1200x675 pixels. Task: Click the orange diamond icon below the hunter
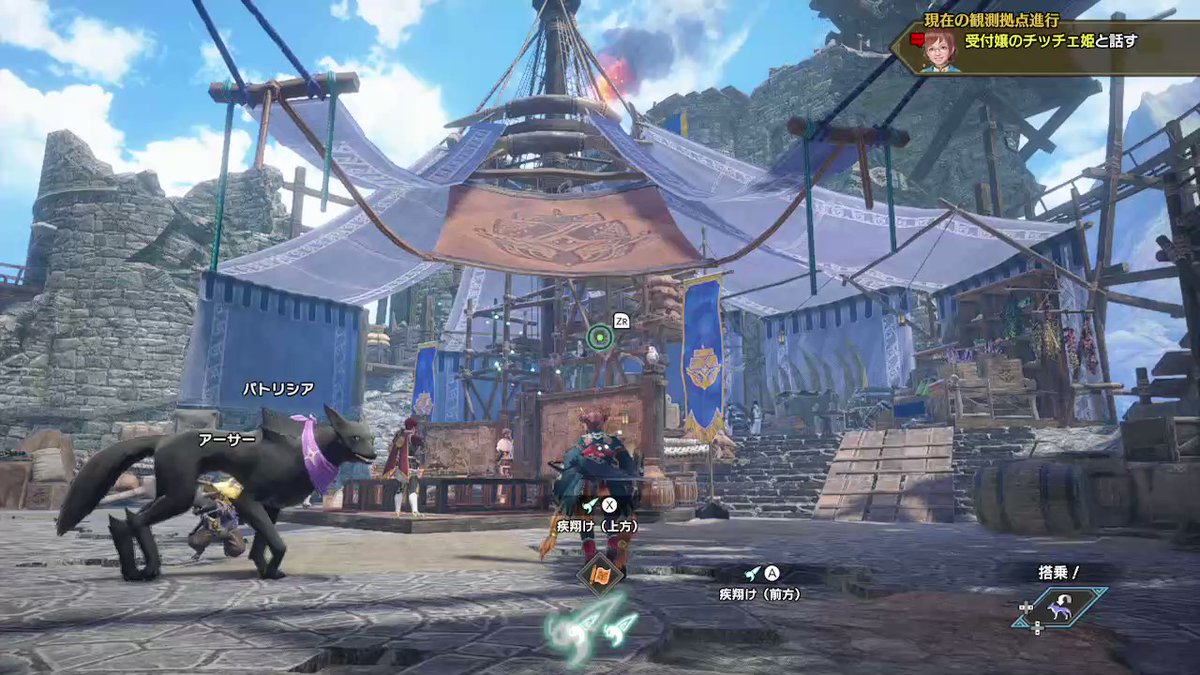coord(600,575)
